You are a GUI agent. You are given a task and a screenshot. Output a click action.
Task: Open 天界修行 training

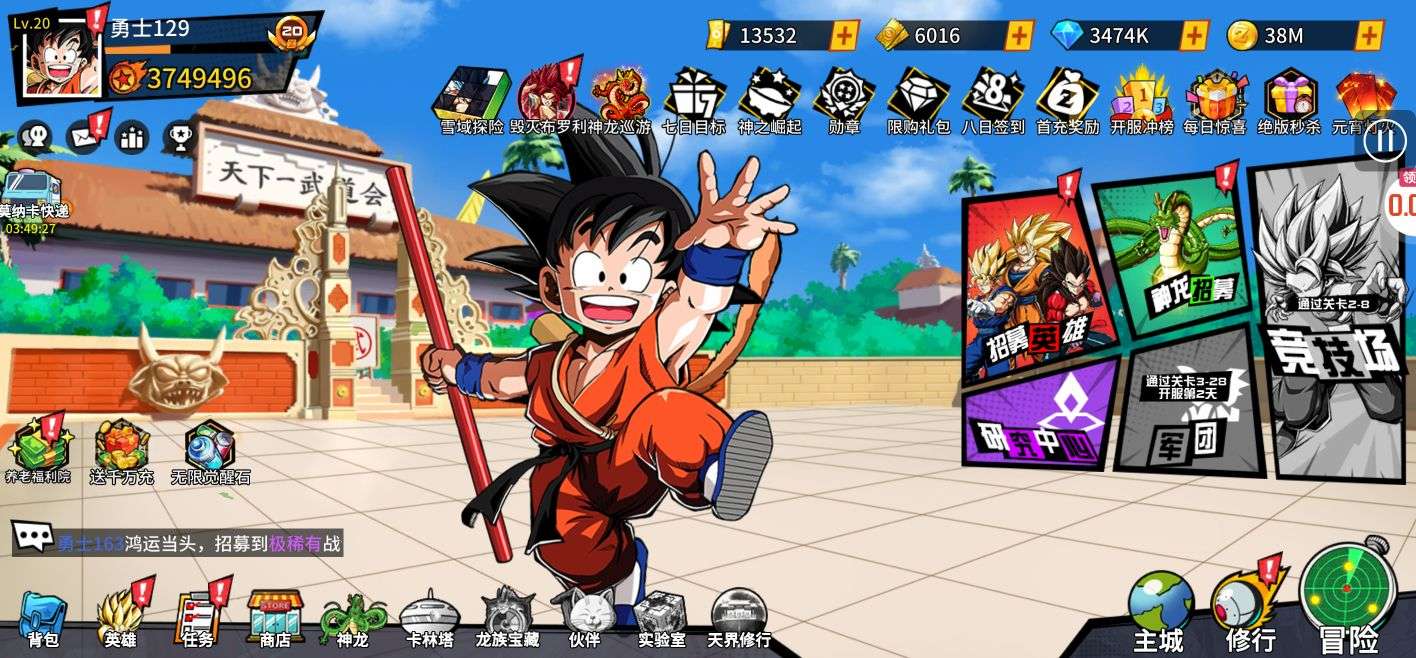coord(739,618)
